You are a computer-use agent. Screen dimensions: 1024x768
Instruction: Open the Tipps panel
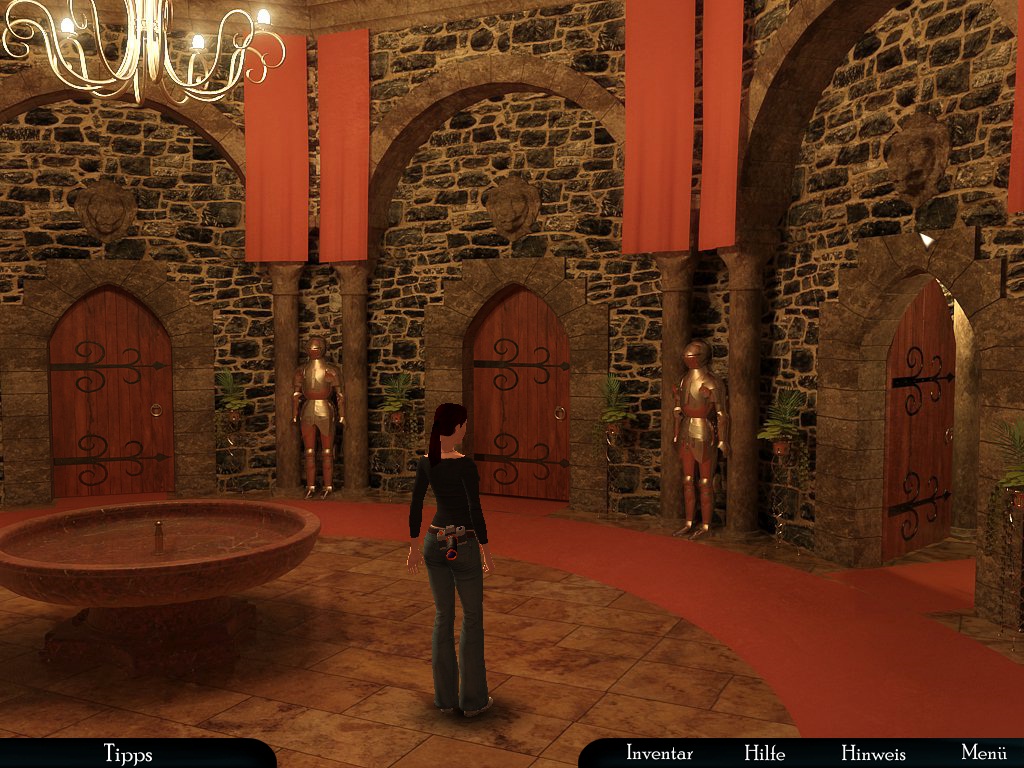127,753
